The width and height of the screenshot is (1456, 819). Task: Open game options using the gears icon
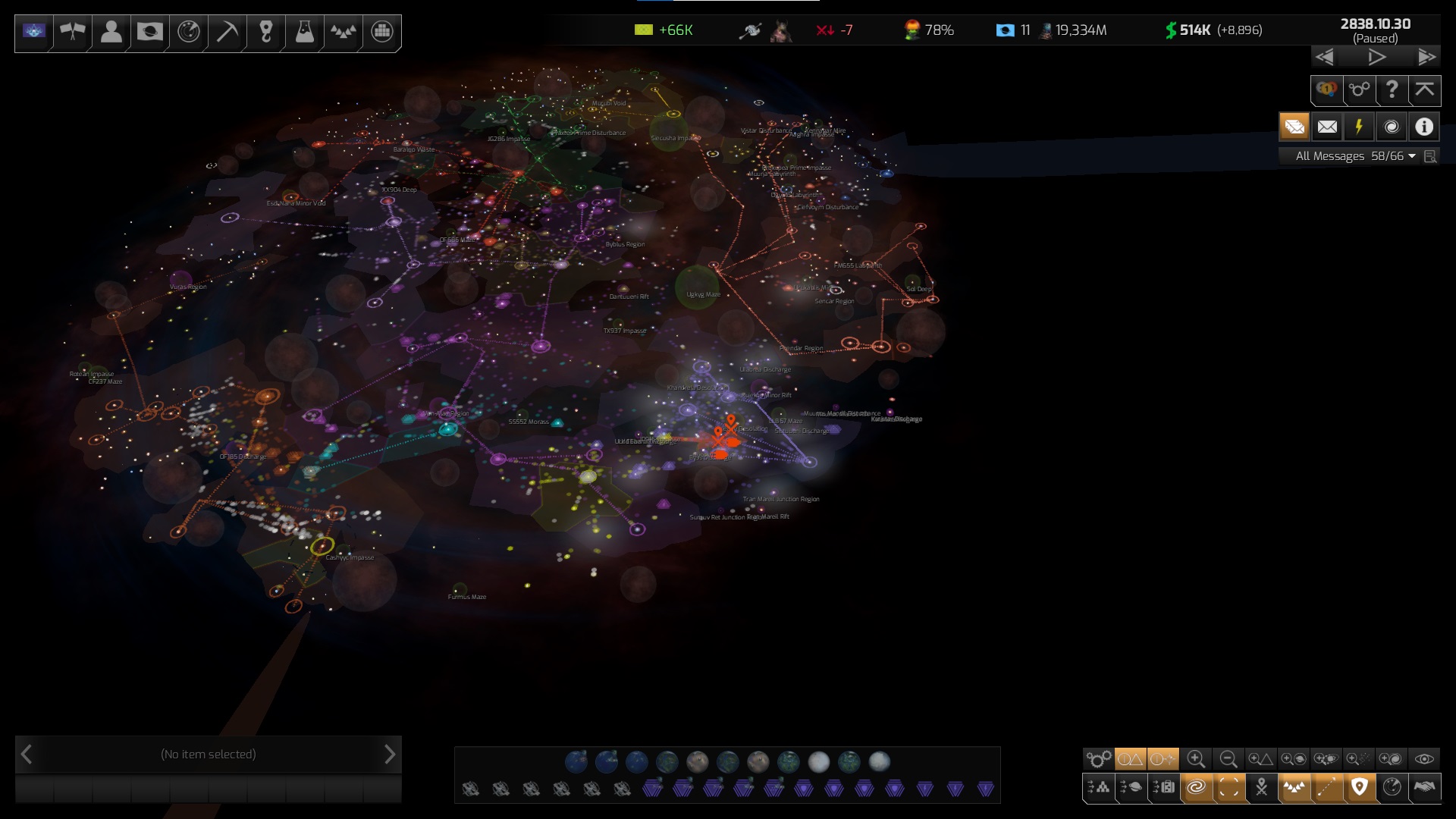pos(1359,90)
